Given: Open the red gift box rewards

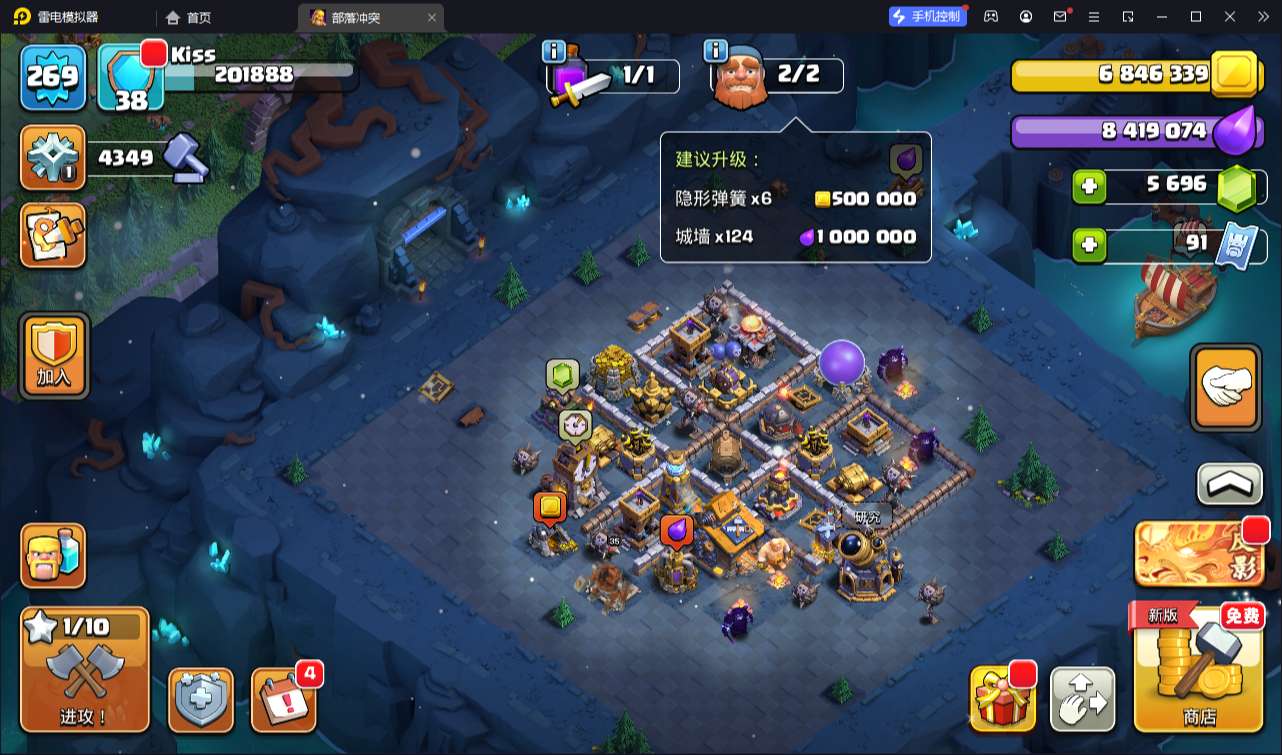Looking at the screenshot, I should 1002,698.
